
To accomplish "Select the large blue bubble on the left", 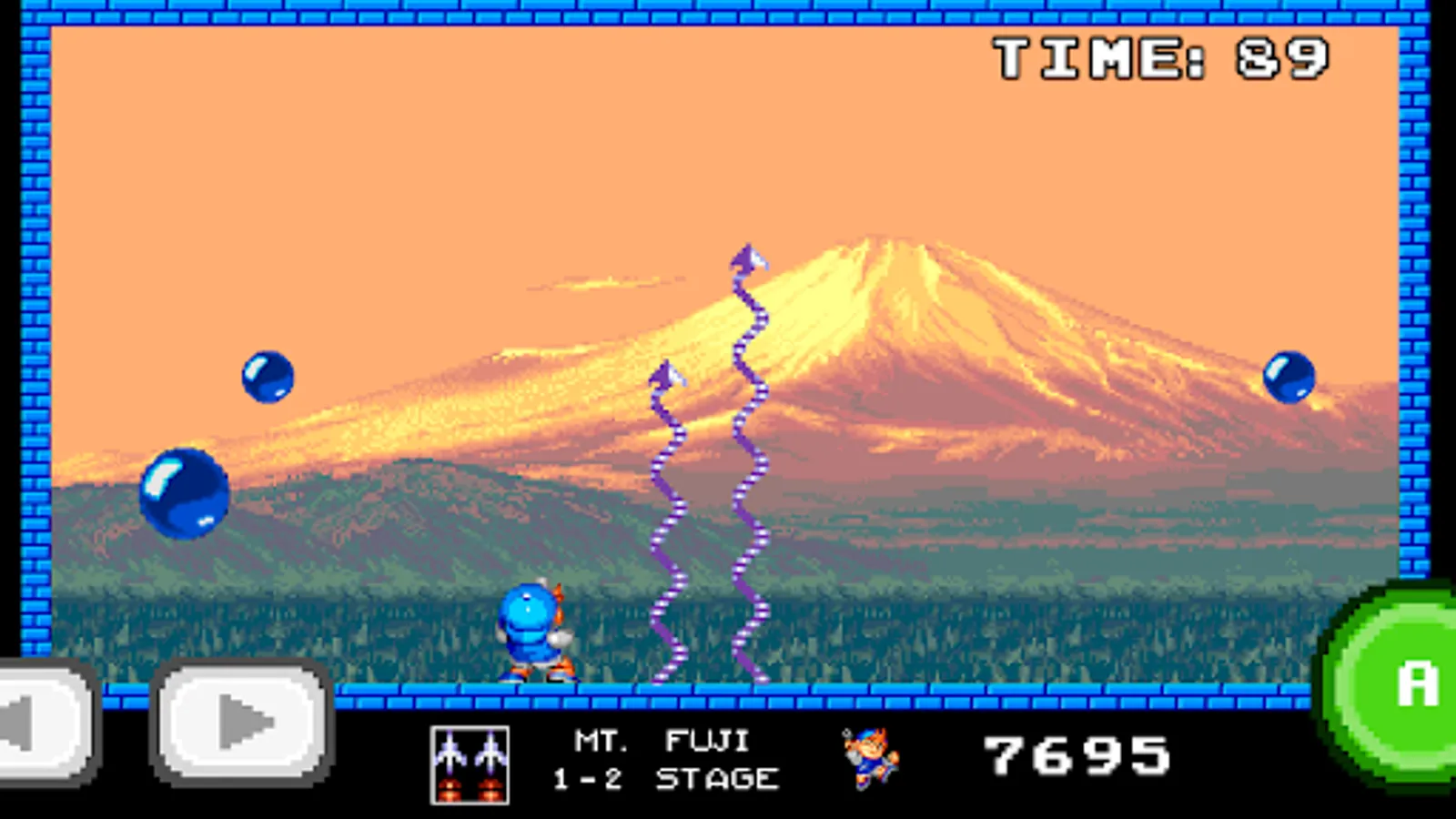I will point(185,492).
